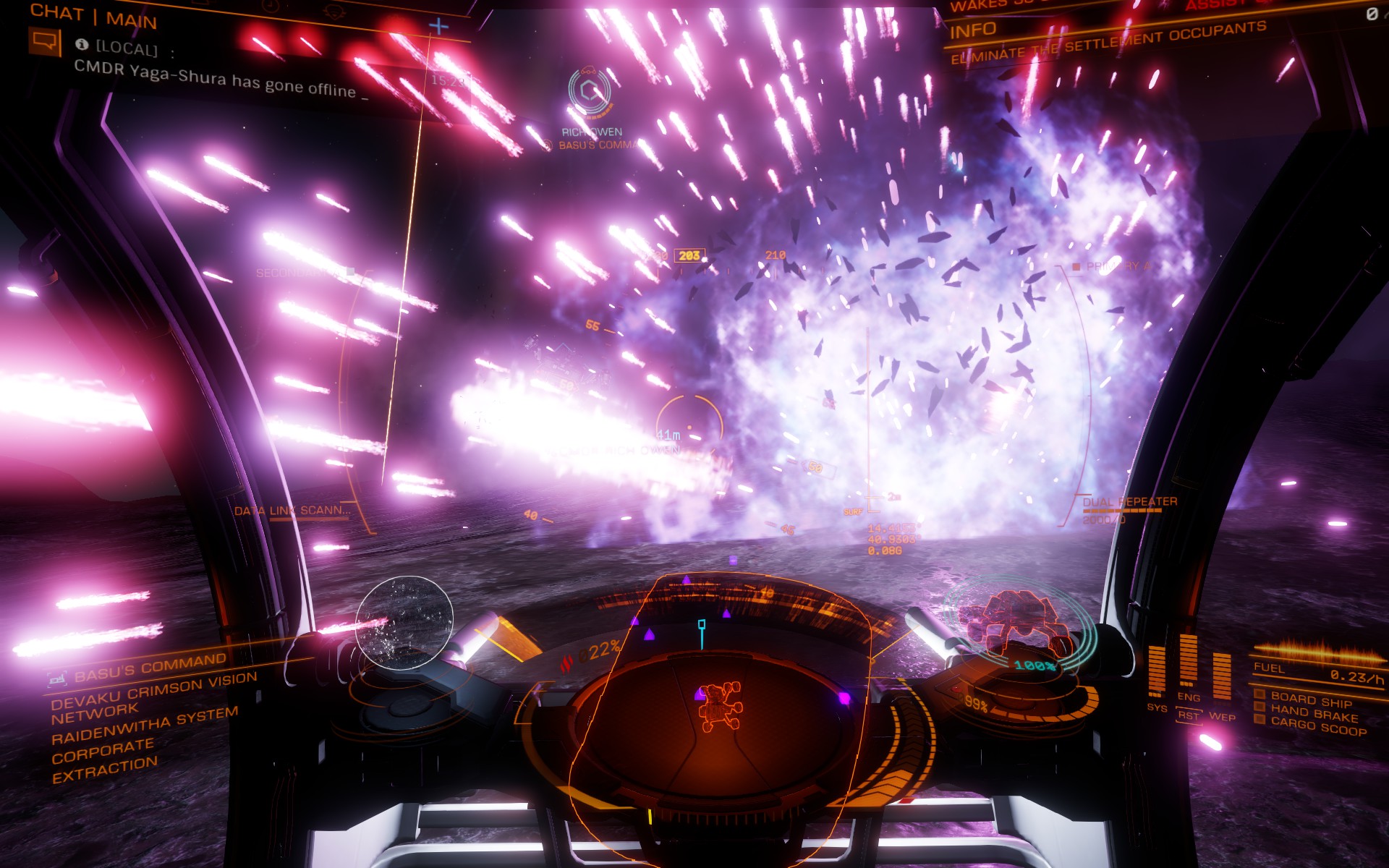Select the ENG power distributor pips
This screenshot has height=868, width=1389.
[x=1189, y=658]
